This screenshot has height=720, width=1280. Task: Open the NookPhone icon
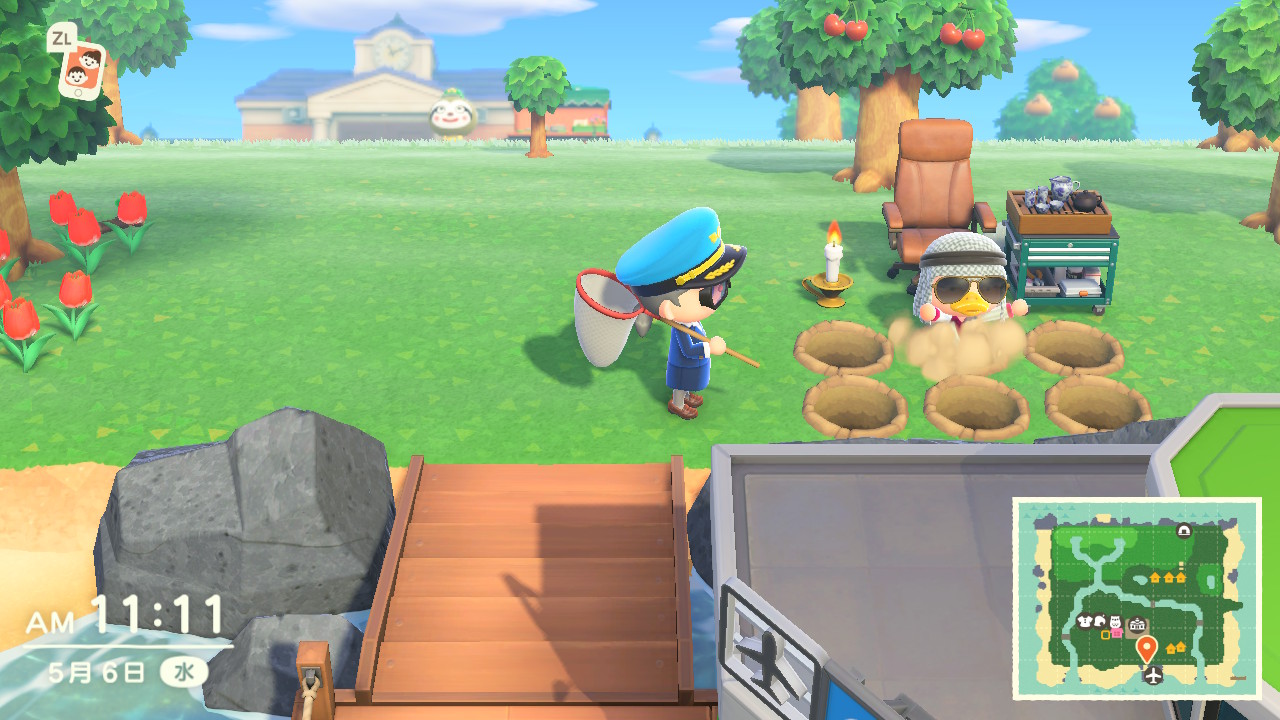(x=82, y=68)
